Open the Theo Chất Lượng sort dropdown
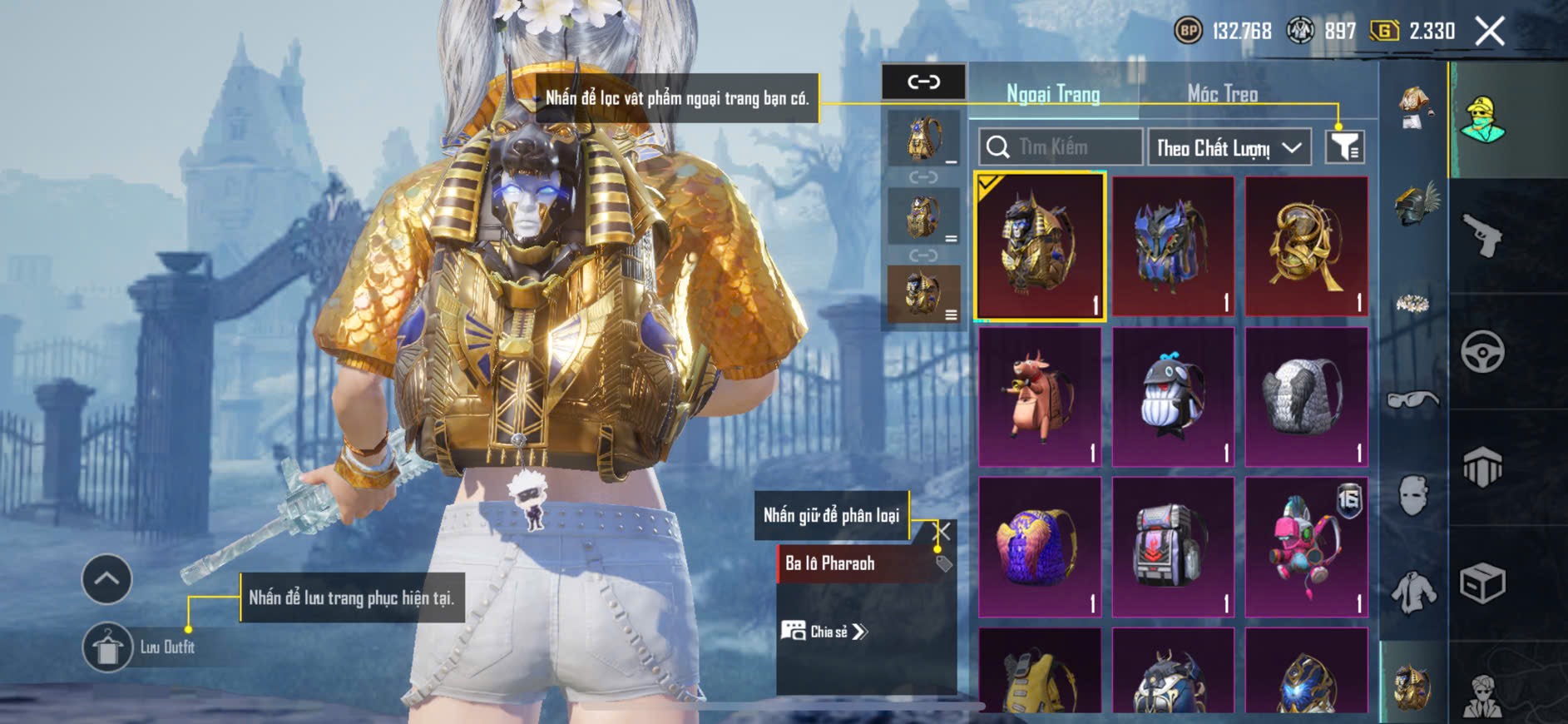Screen dimensions: 1568x724 coord(1229,147)
